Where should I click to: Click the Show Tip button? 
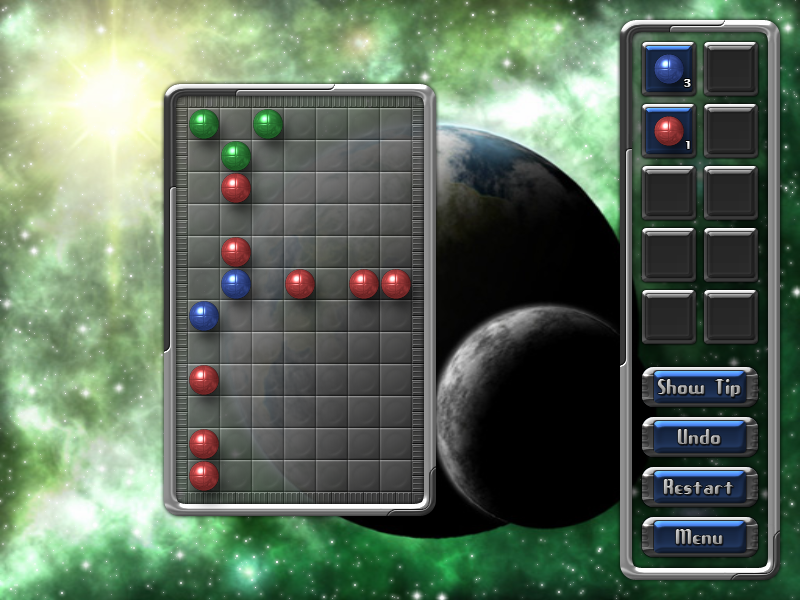tap(699, 388)
